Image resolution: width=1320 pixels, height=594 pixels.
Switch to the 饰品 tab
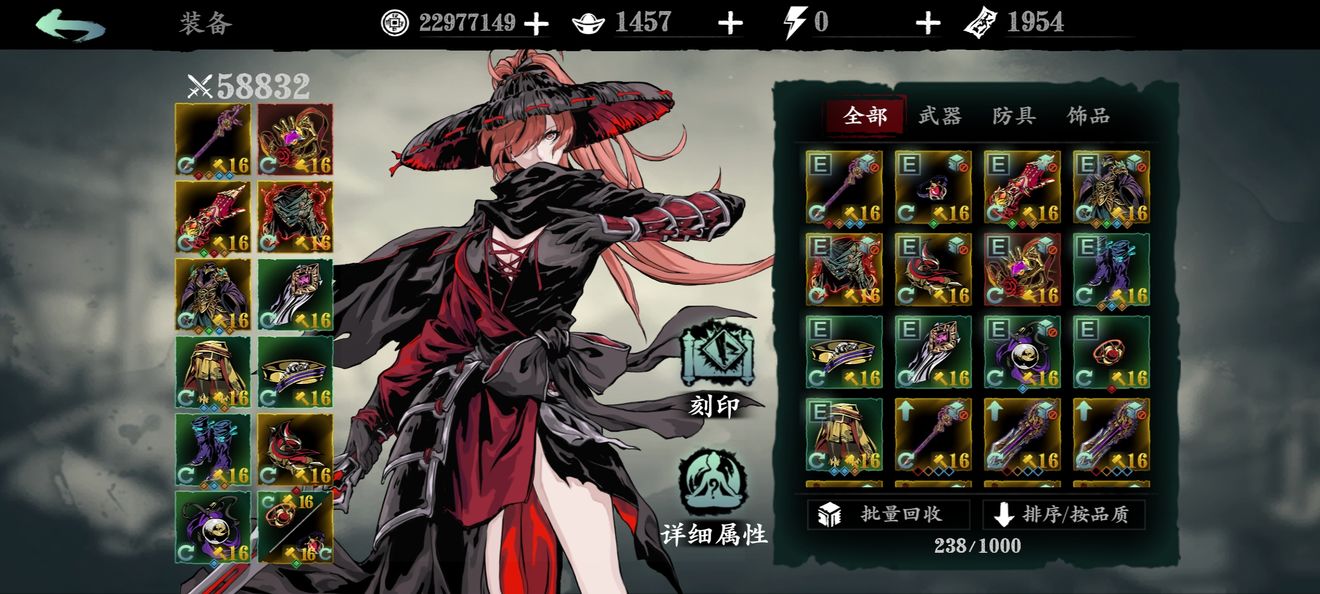1088,116
